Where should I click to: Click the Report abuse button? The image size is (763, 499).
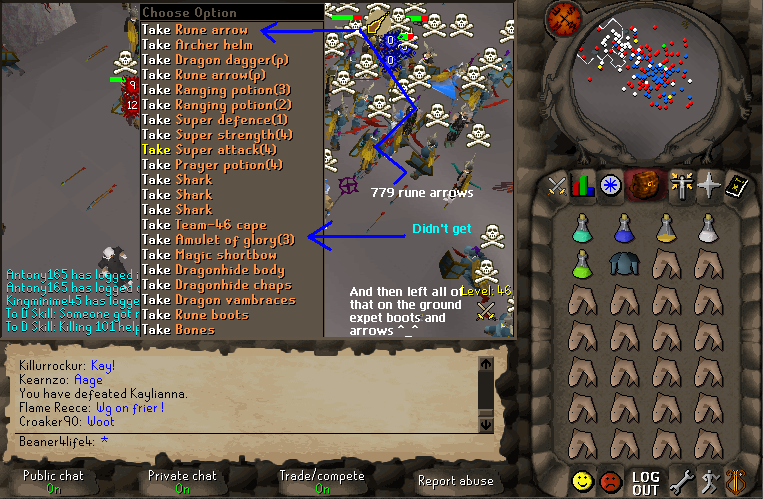coord(455,481)
